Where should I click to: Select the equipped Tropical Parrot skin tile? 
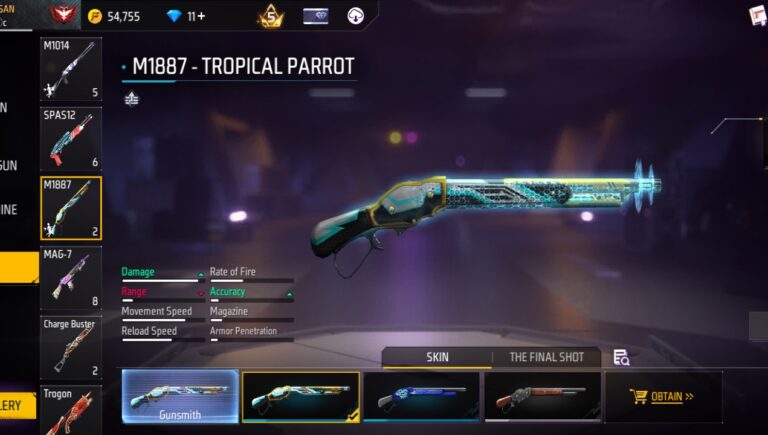[300, 396]
